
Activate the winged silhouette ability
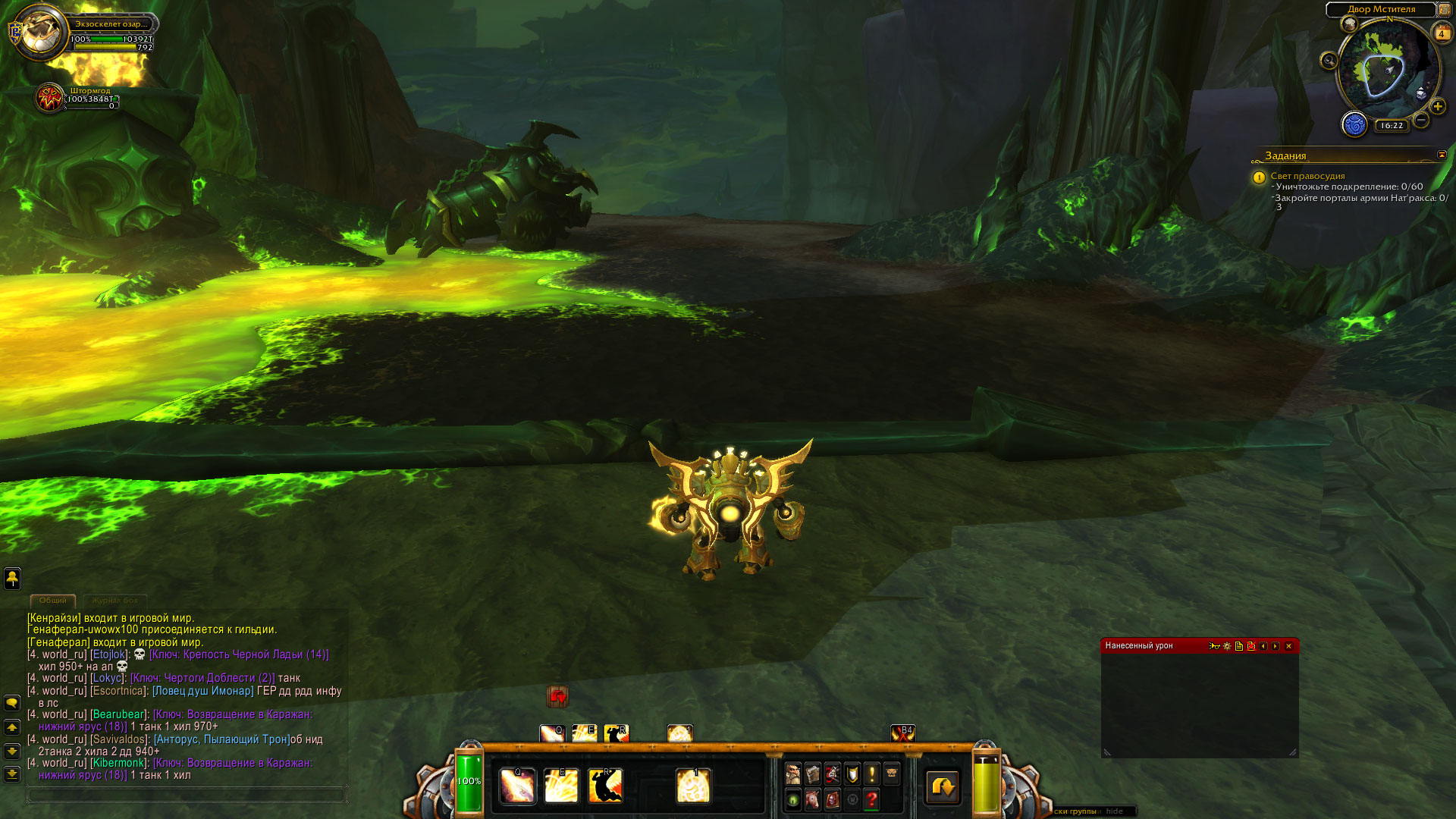click(x=605, y=786)
